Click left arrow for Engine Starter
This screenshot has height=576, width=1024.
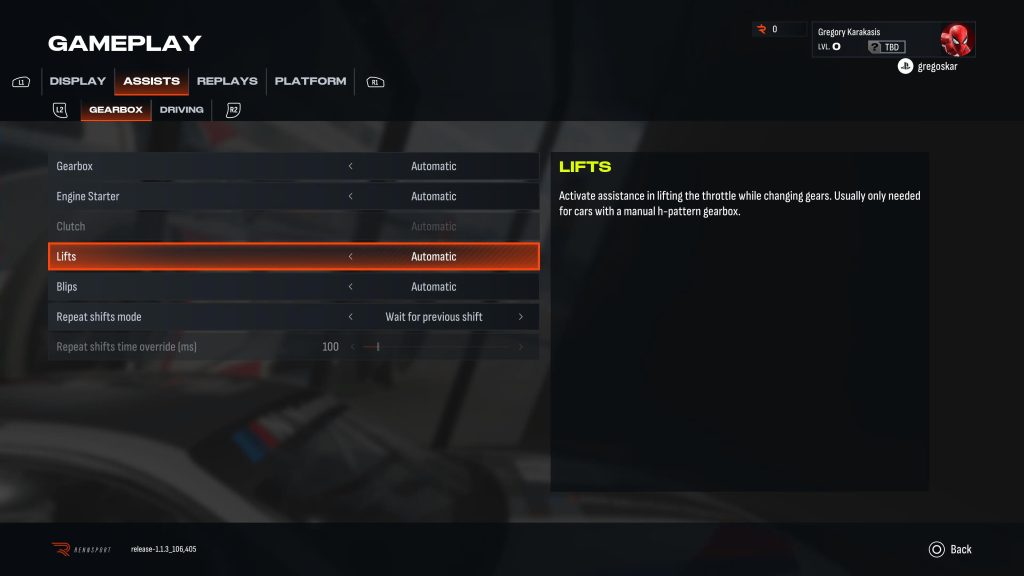pyautogui.click(x=350, y=196)
